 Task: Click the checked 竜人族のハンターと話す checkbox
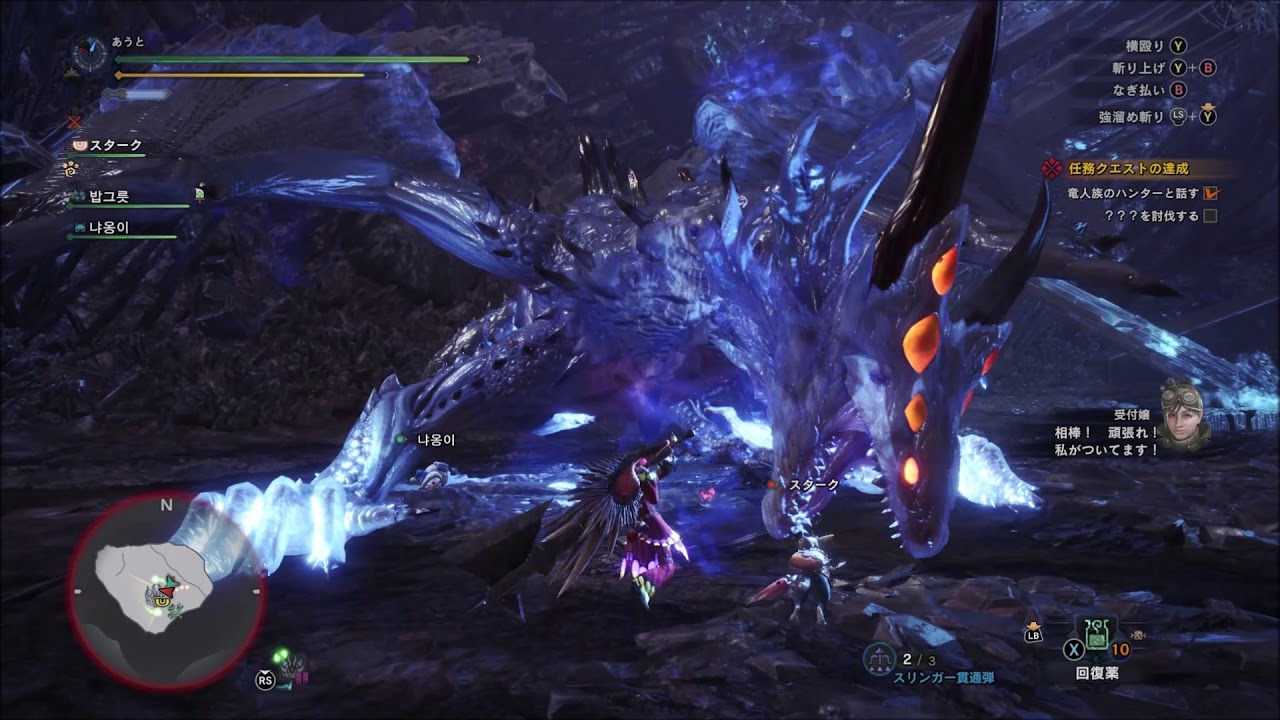pyautogui.click(x=1212, y=194)
